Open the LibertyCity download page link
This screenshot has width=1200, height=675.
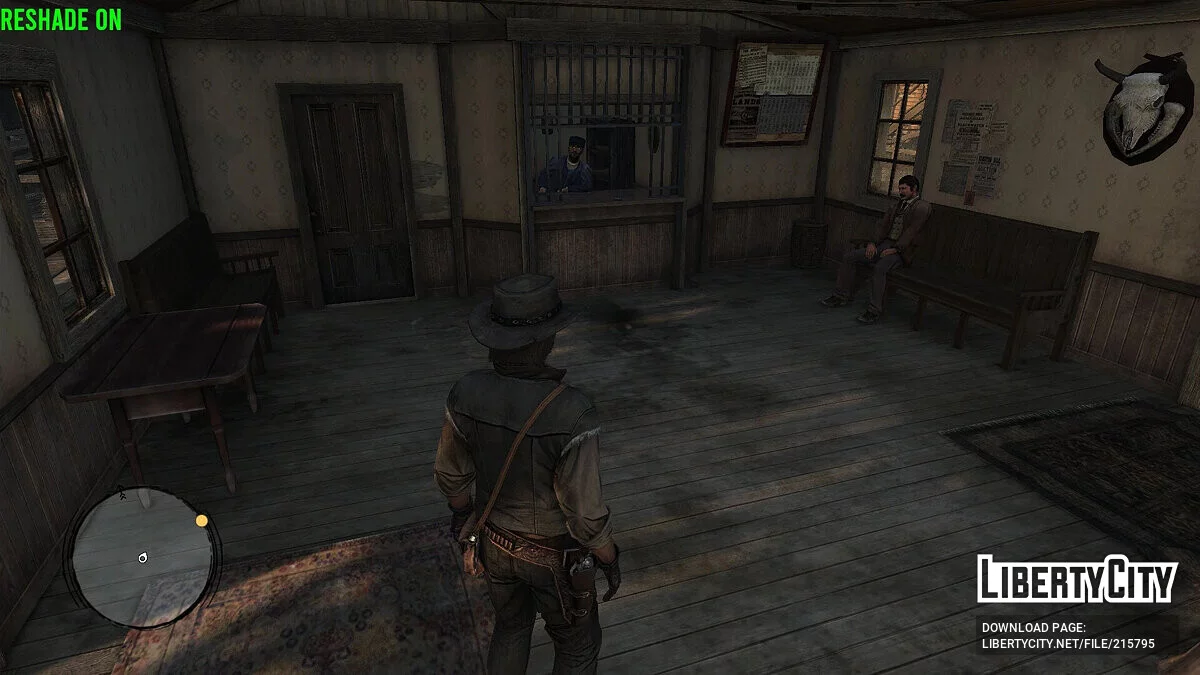[1068, 643]
